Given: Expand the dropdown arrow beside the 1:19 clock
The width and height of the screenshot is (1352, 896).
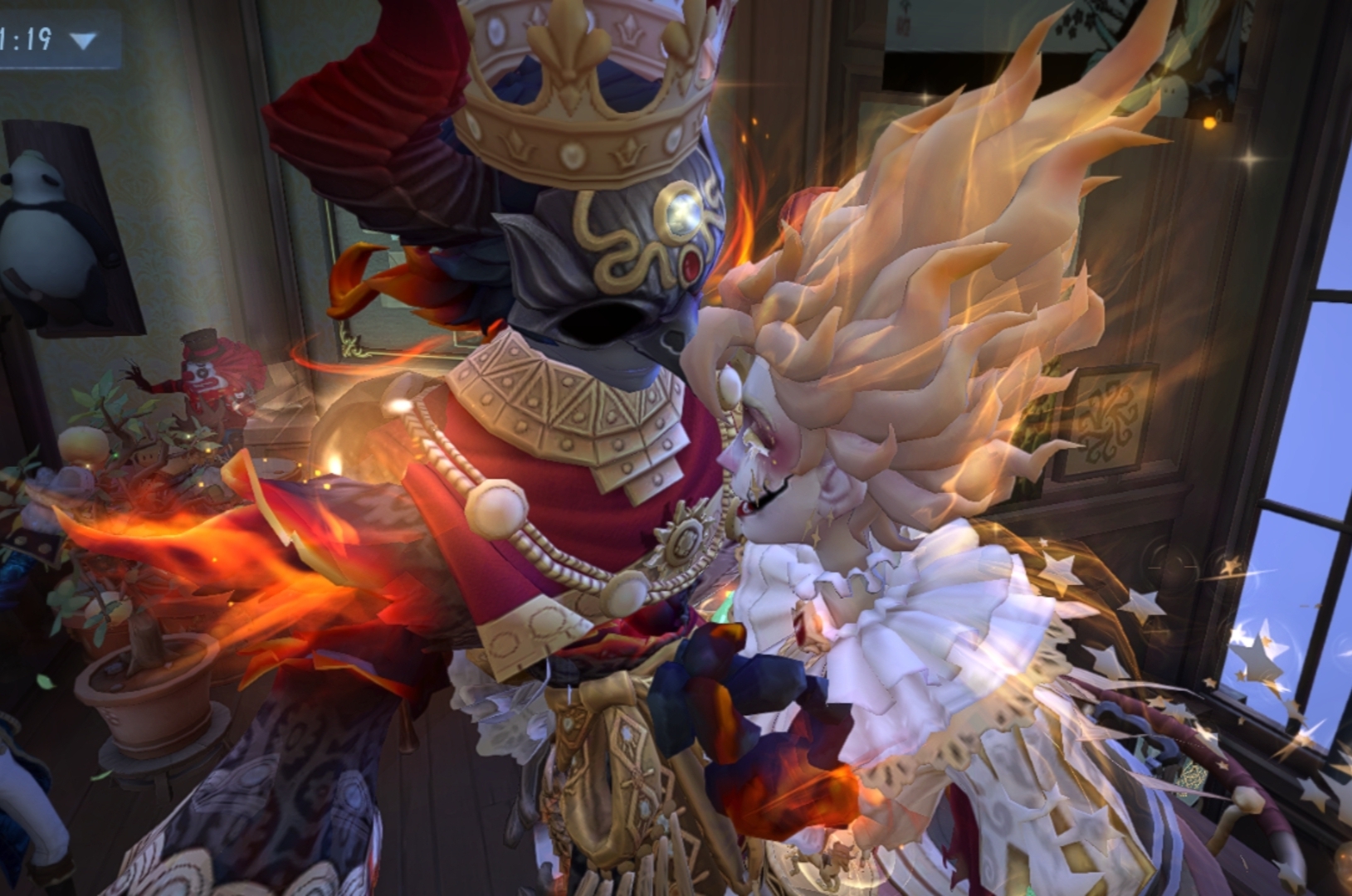Looking at the screenshot, I should click(x=83, y=40).
